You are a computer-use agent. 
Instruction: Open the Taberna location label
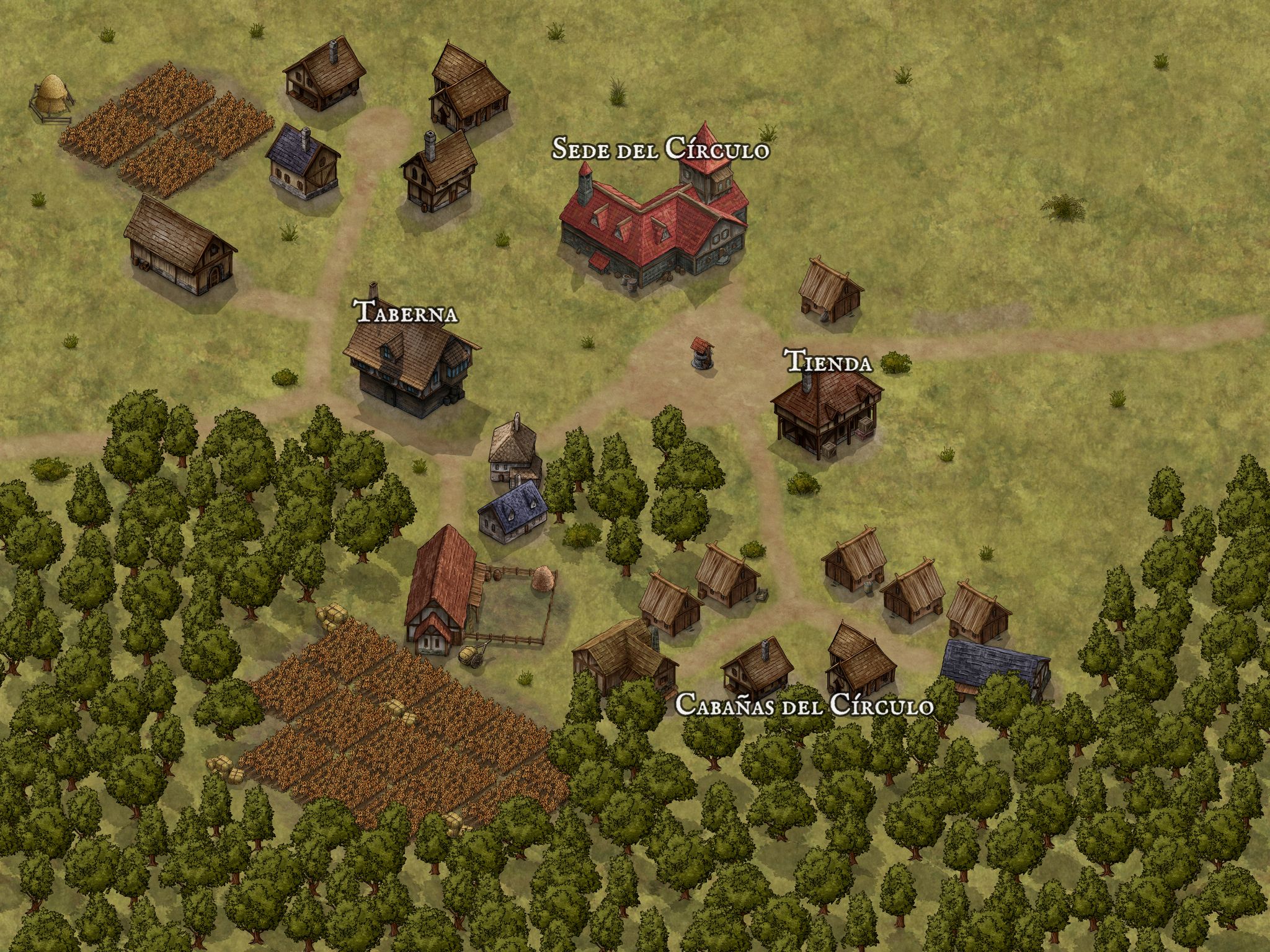point(407,312)
